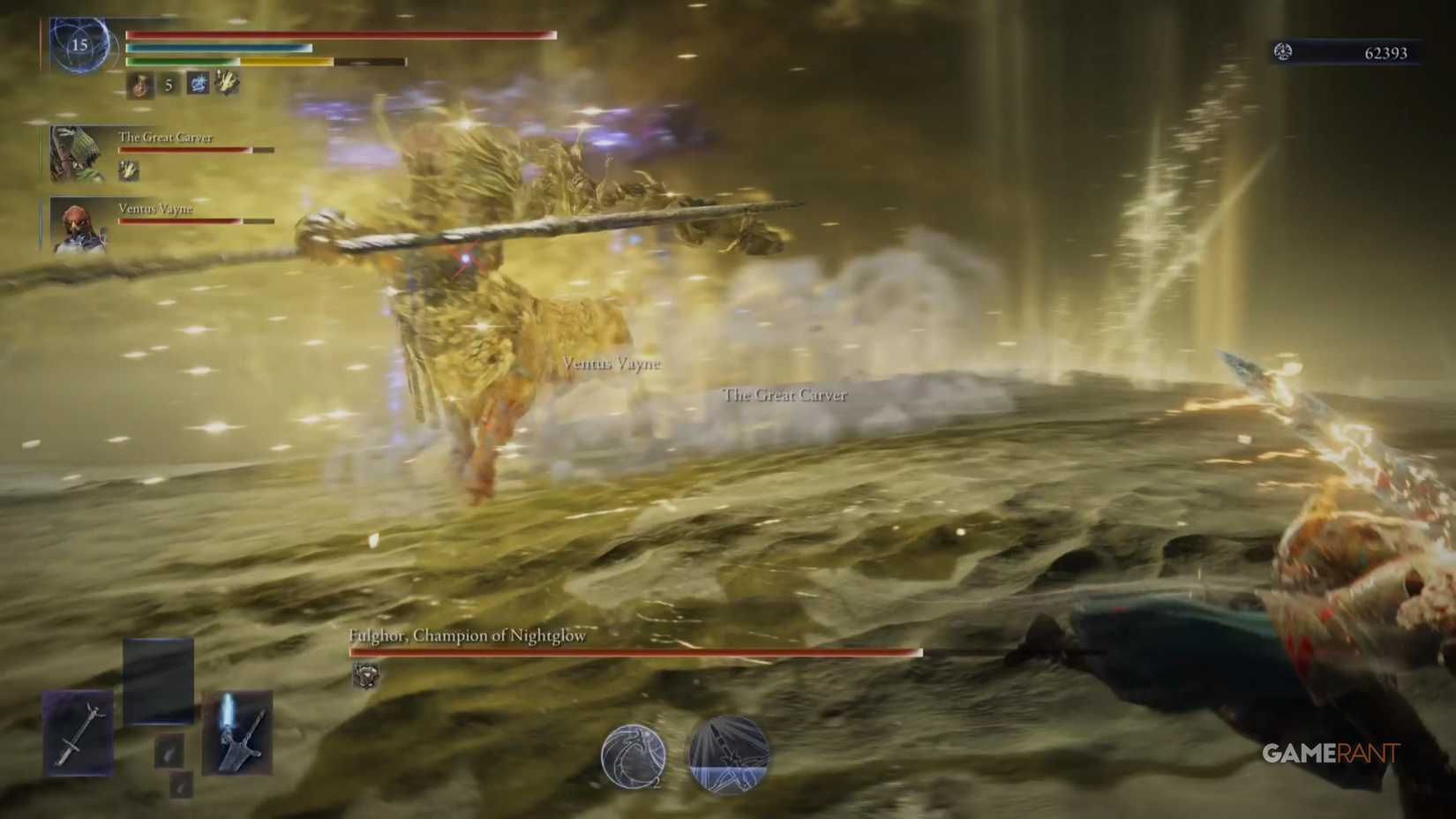Click the floating Ventus Vayne name tag
The height and width of the screenshot is (819, 1456).
click(611, 363)
